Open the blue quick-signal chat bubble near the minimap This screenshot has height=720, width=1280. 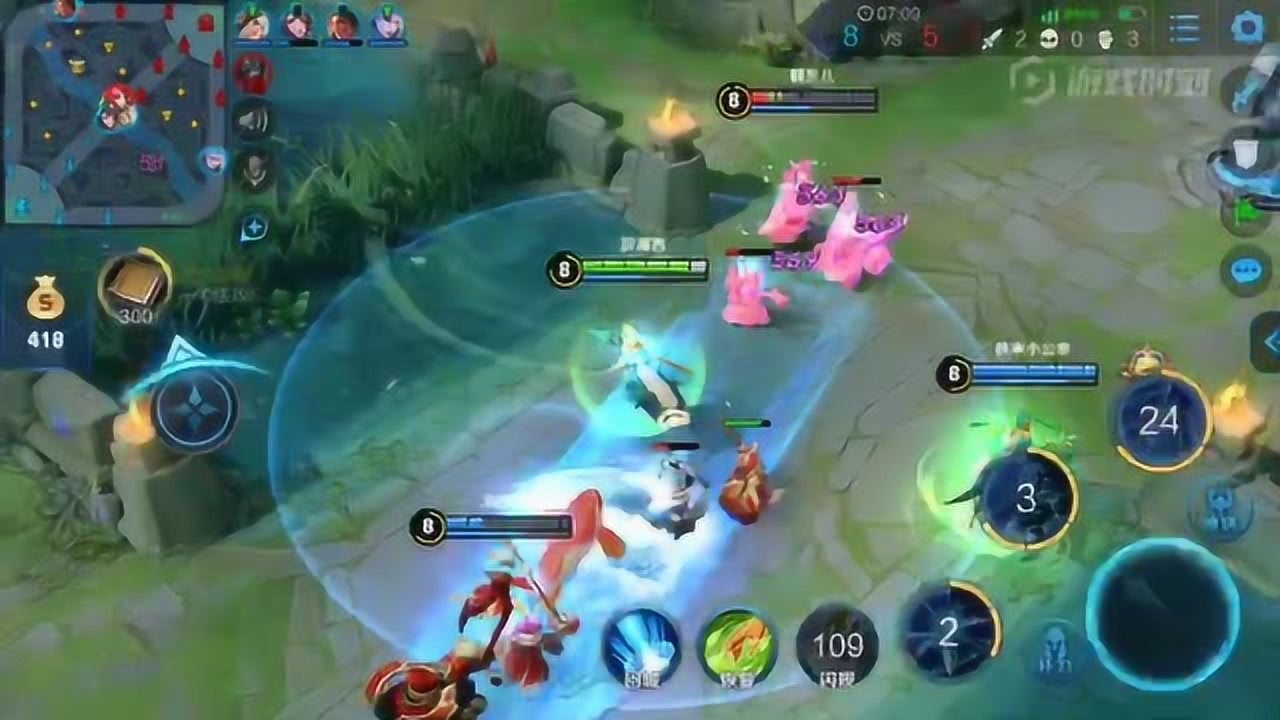(x=254, y=229)
